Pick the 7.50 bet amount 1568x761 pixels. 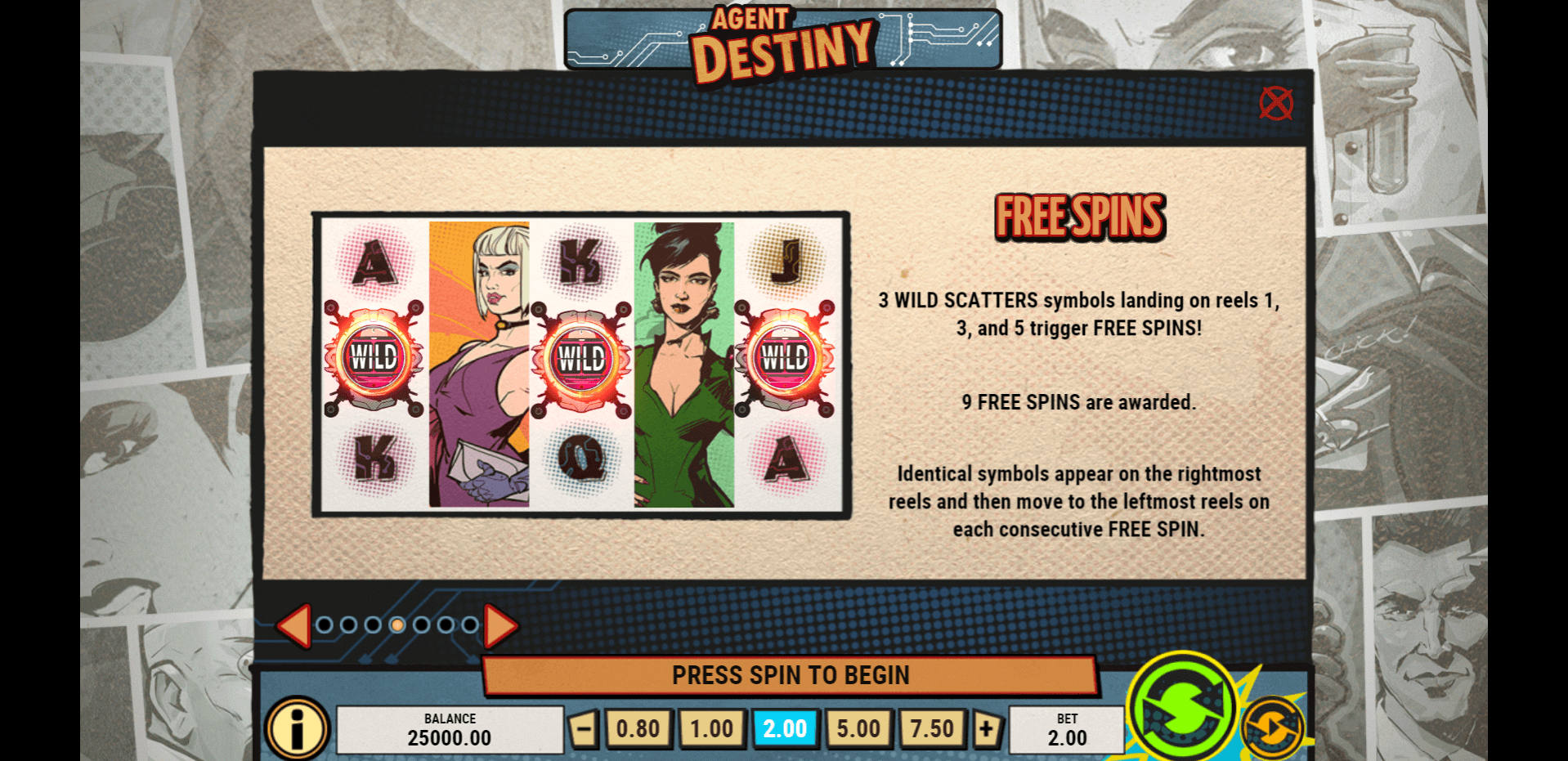tap(932, 728)
